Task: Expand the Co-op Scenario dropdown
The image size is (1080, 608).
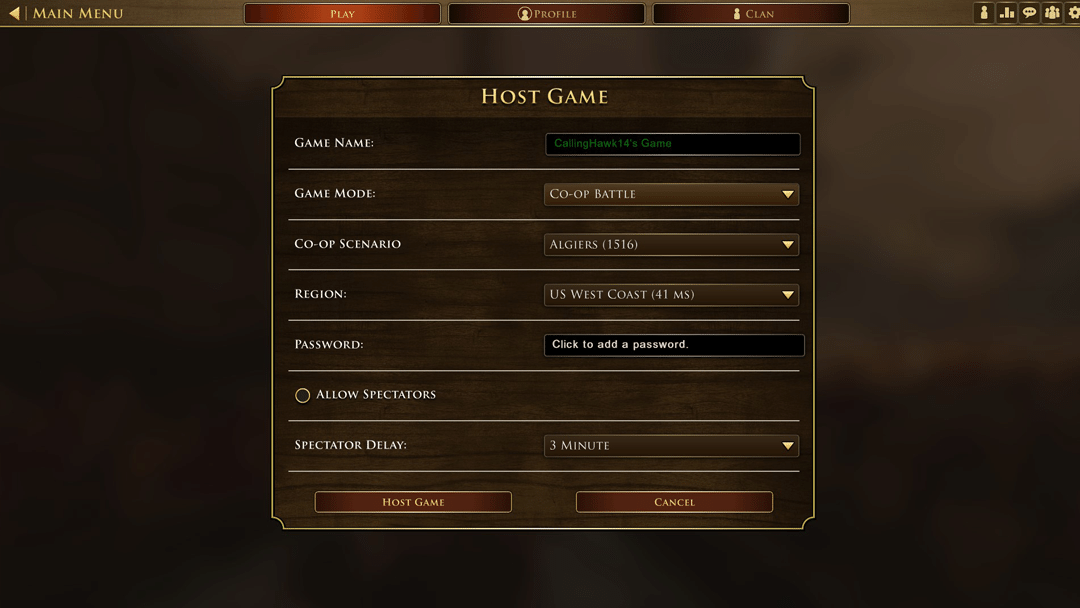Action: tap(671, 244)
